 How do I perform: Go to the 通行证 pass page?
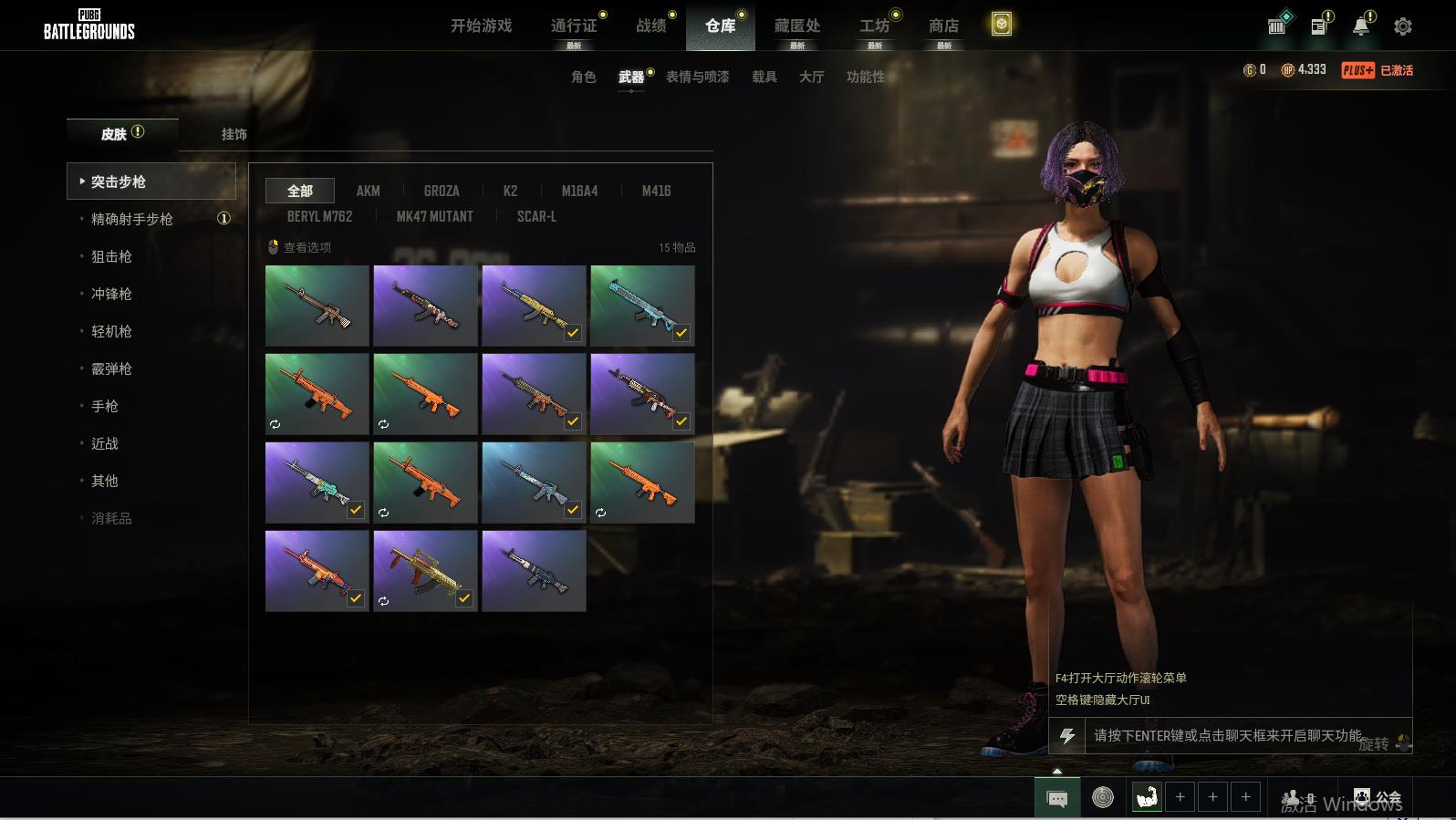point(574,26)
